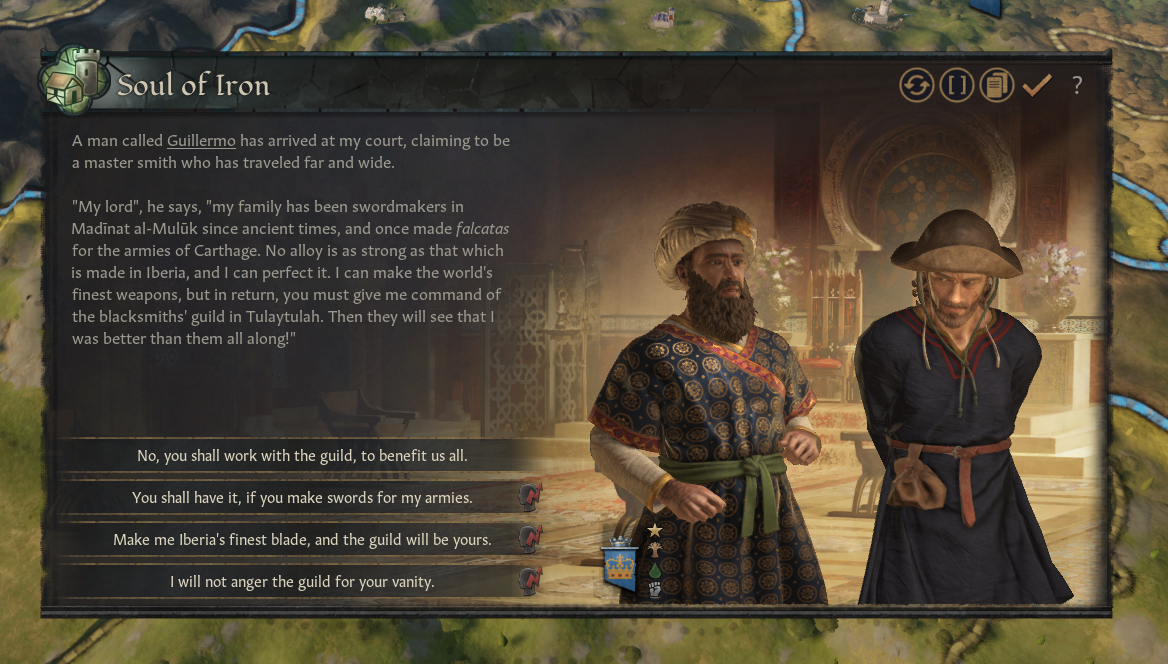This screenshot has width=1168, height=664.
Task: Select "You shall have it" swords option
Action: coord(302,497)
